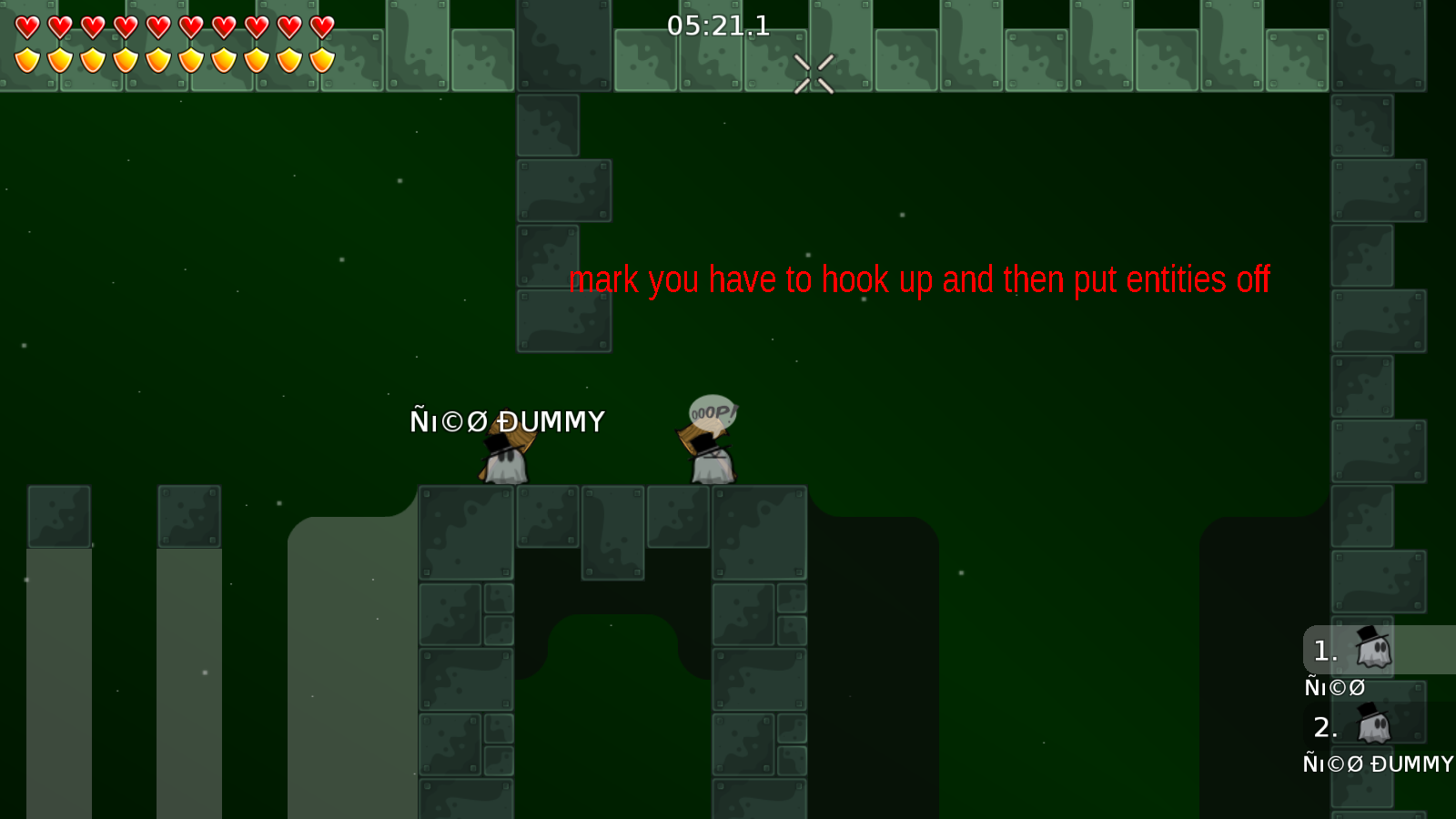Select the red chat message about hooking up
1456x819 pixels.
pos(919,280)
